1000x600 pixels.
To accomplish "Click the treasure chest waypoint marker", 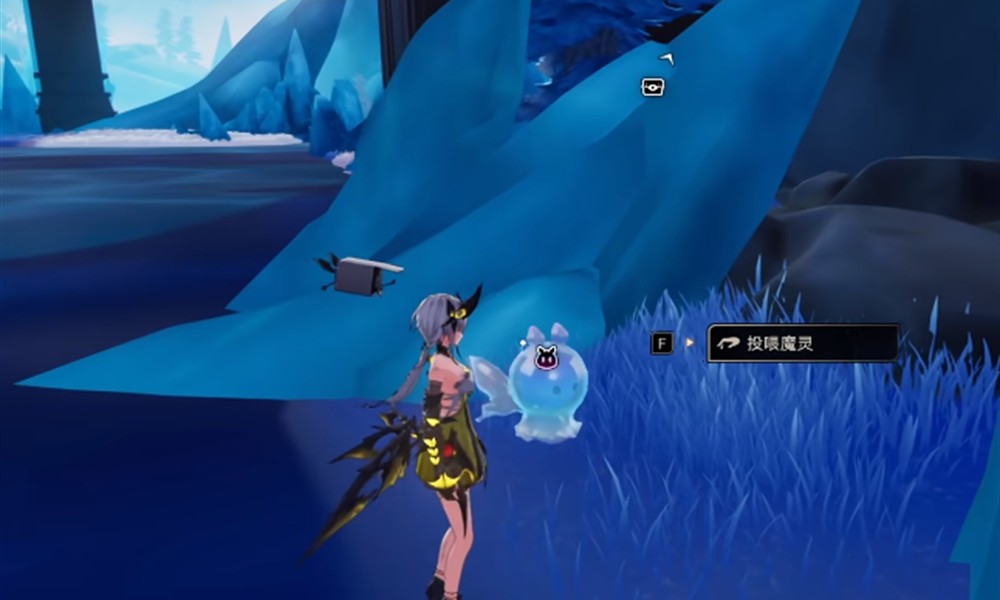I will [653, 87].
